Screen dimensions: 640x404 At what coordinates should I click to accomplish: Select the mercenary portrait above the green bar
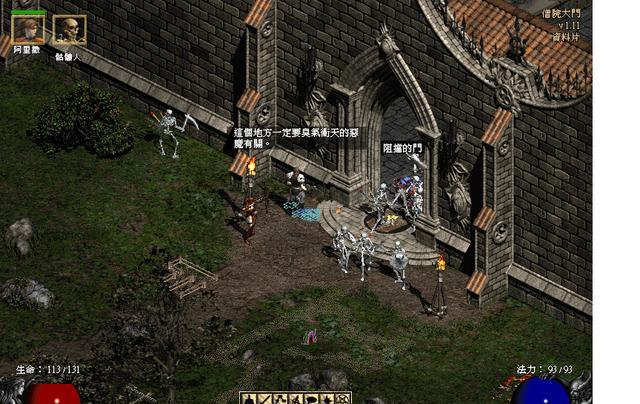(28, 28)
